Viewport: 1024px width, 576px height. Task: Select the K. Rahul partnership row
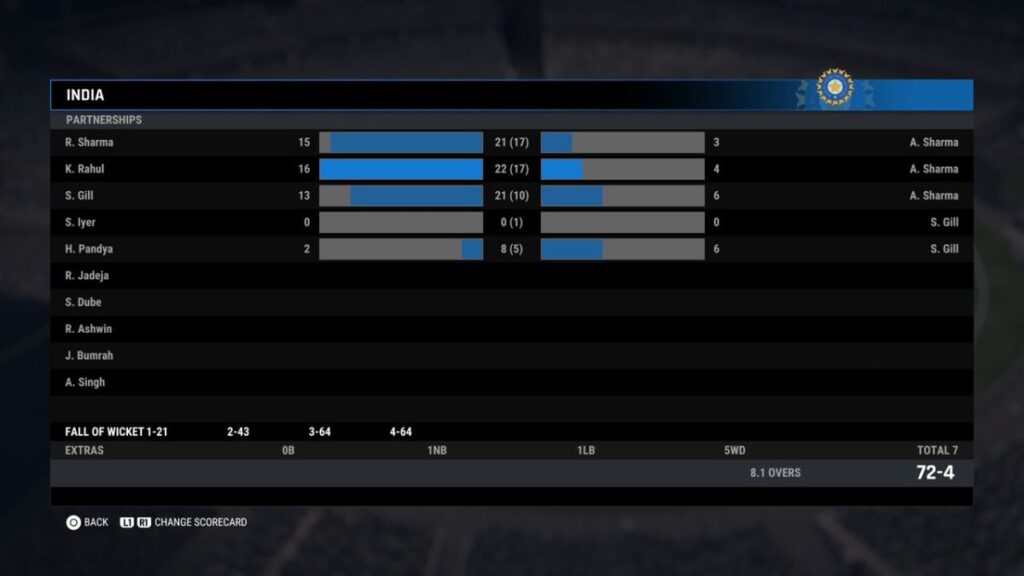(x=511, y=169)
